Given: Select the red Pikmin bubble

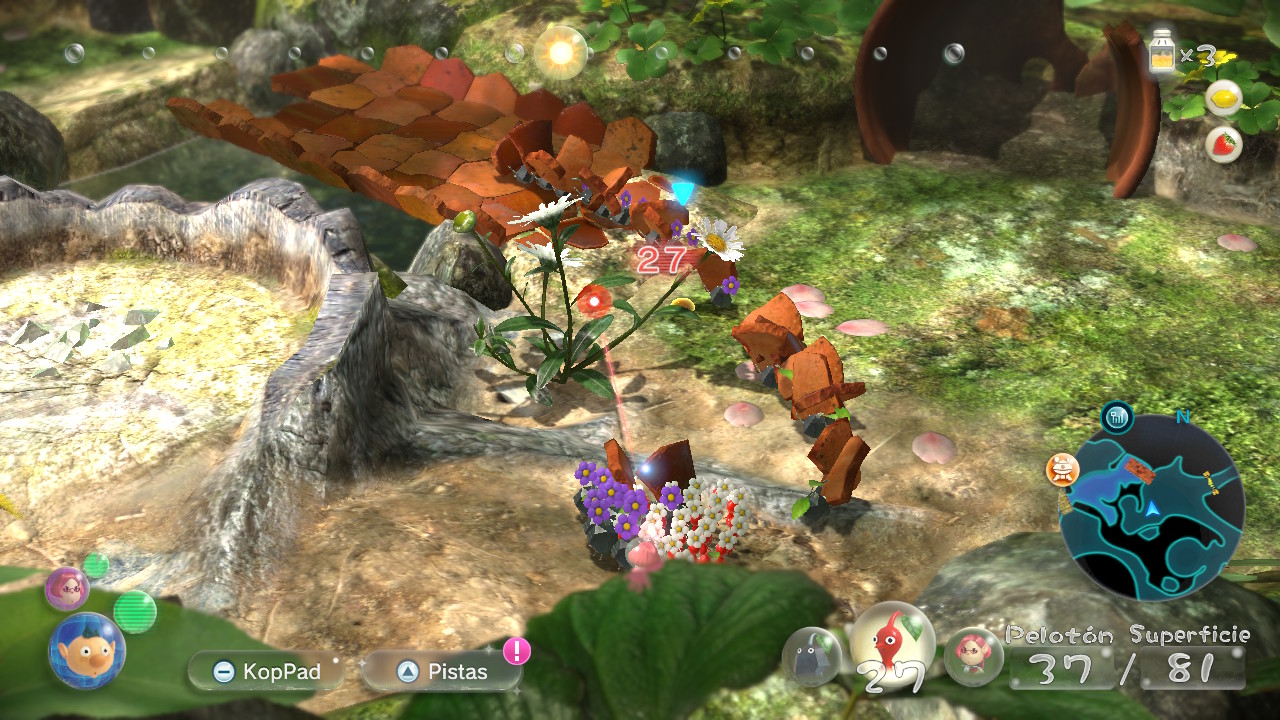Looking at the screenshot, I should pyautogui.click(x=891, y=643).
